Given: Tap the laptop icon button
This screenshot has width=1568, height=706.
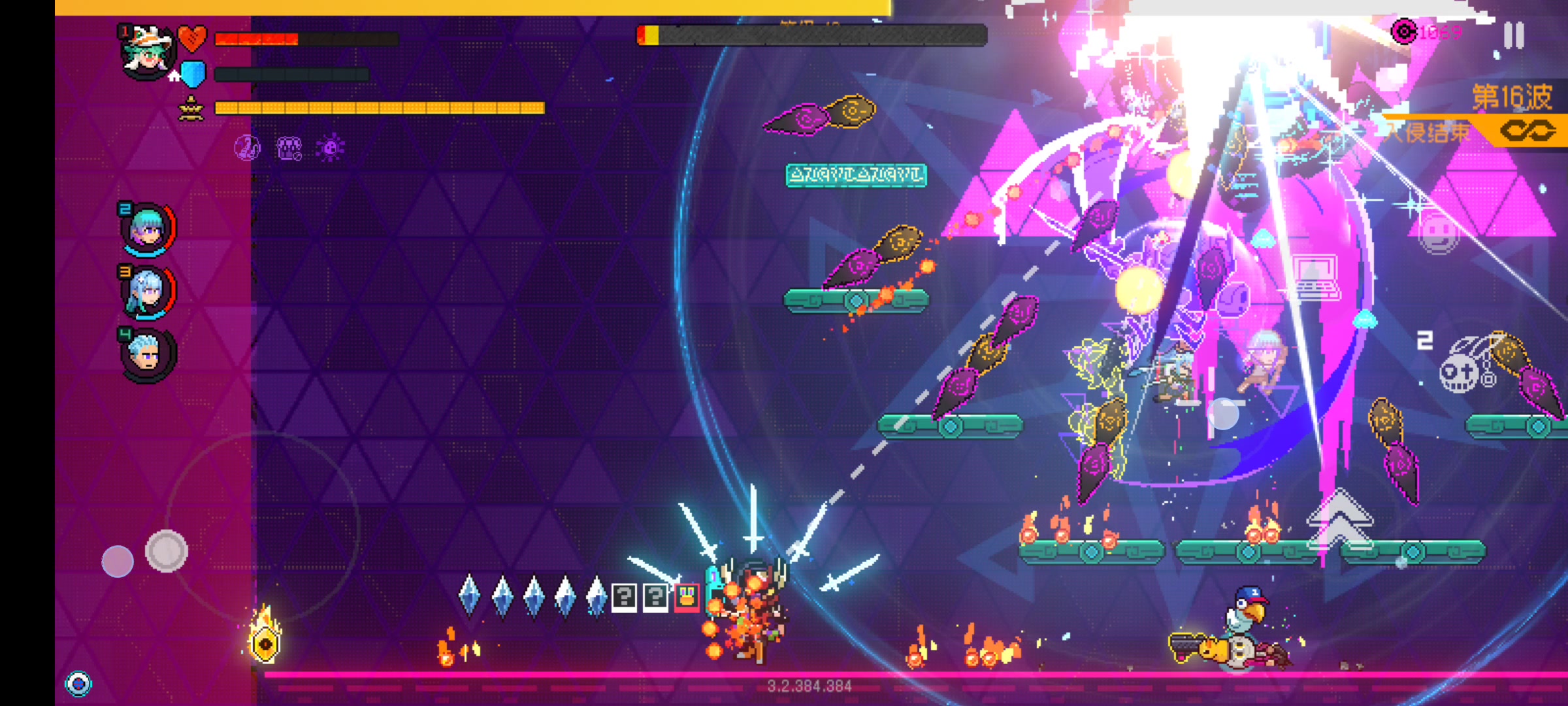Looking at the screenshot, I should pyautogui.click(x=1315, y=278).
